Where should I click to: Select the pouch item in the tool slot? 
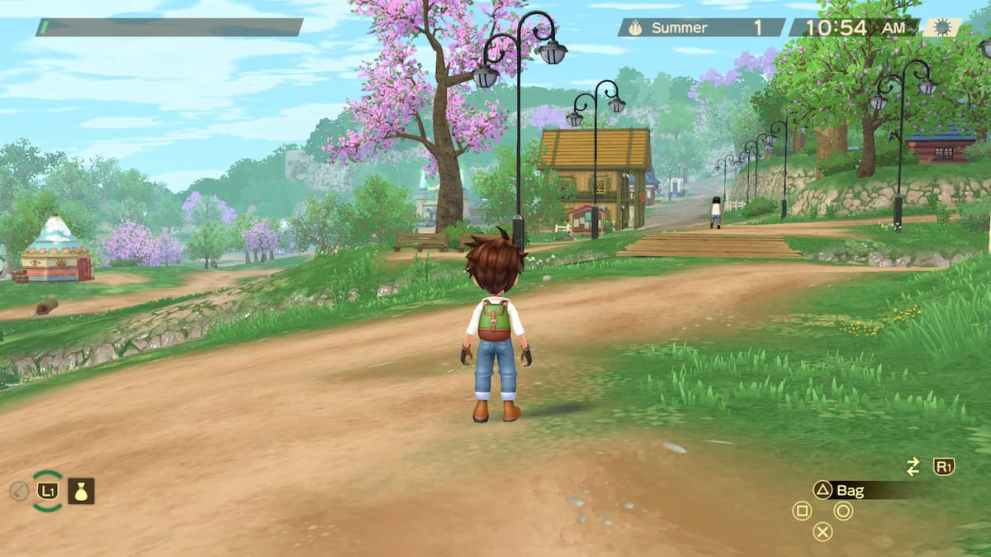pyautogui.click(x=81, y=491)
